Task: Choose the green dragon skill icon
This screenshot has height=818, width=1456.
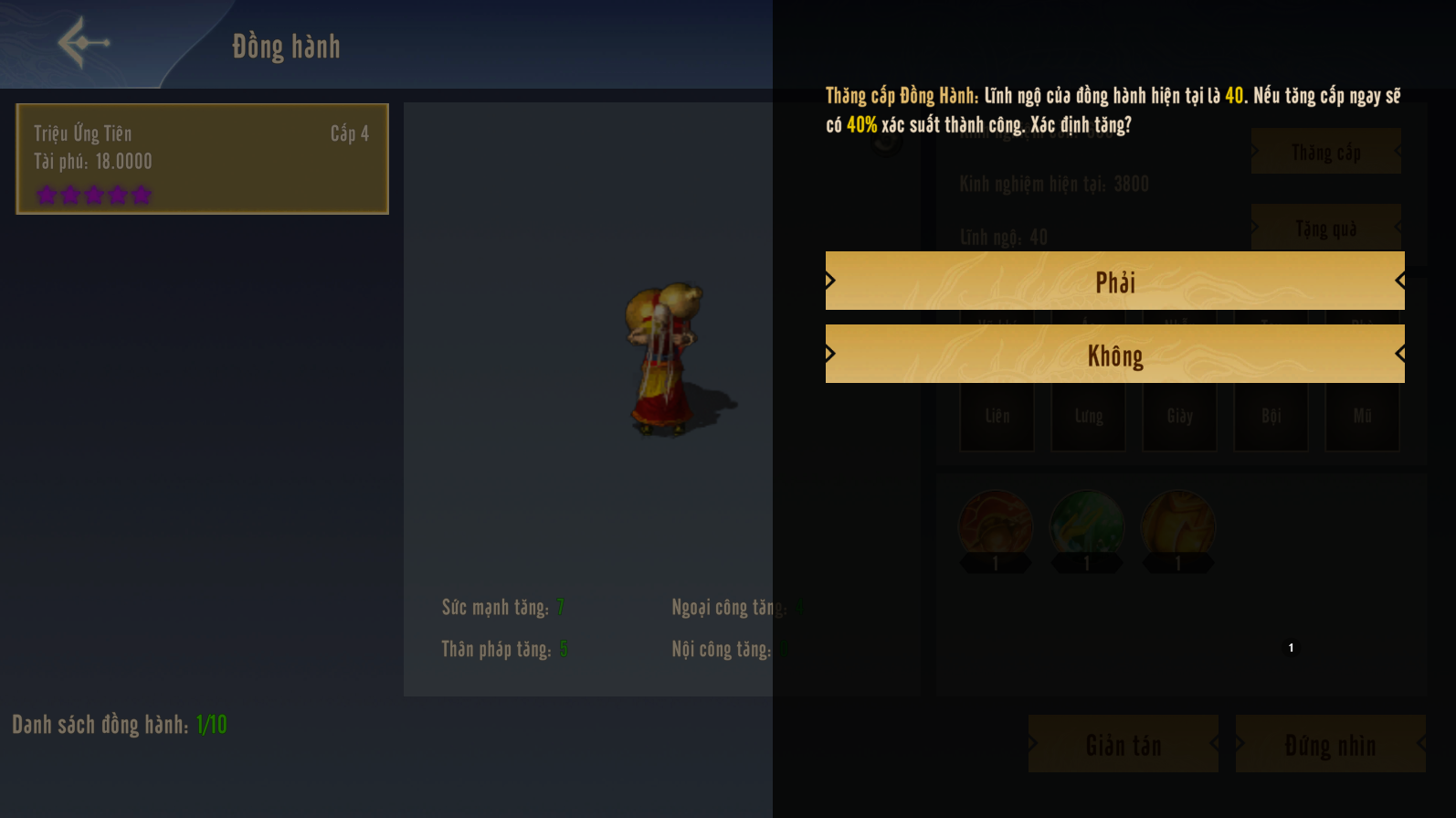Action: tap(1087, 525)
